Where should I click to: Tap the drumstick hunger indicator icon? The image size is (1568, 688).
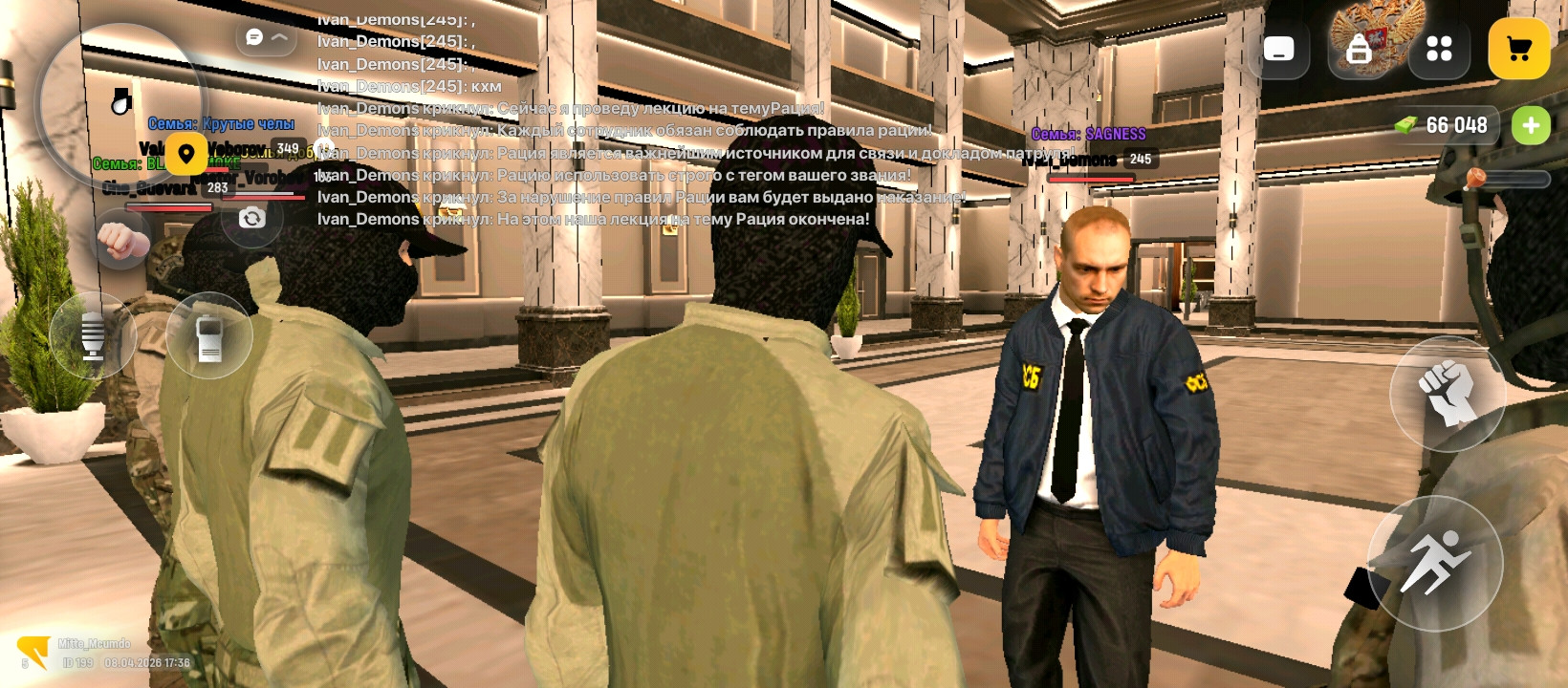(120, 100)
